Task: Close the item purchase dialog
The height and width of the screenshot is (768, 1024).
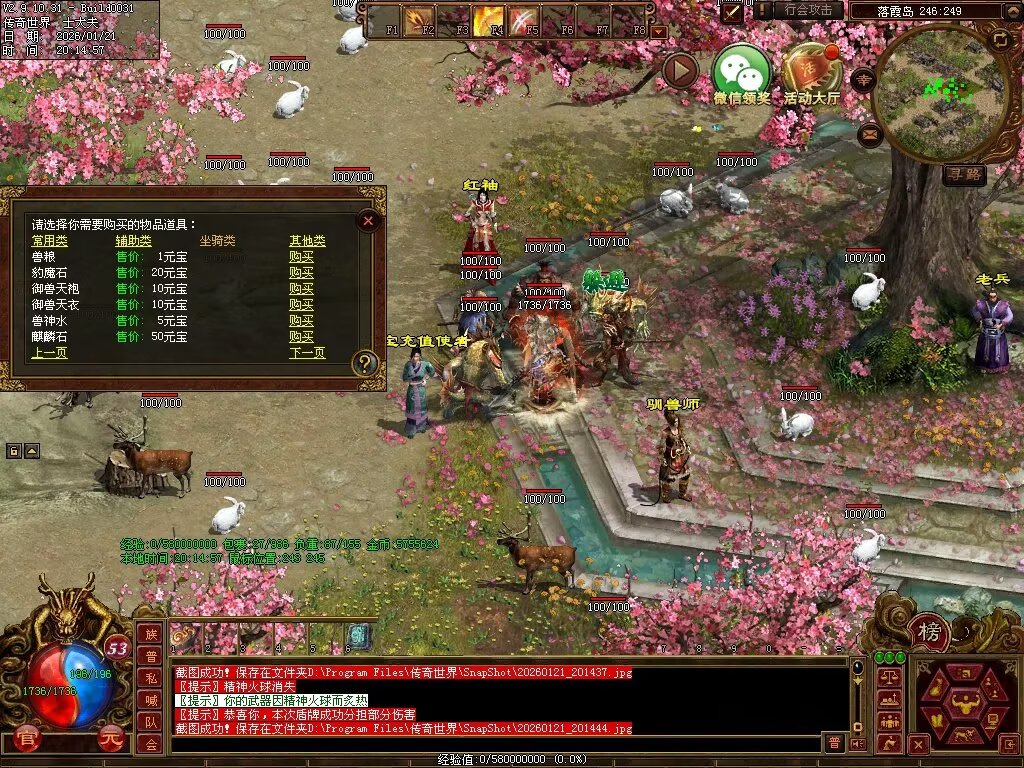Action: coord(368,220)
